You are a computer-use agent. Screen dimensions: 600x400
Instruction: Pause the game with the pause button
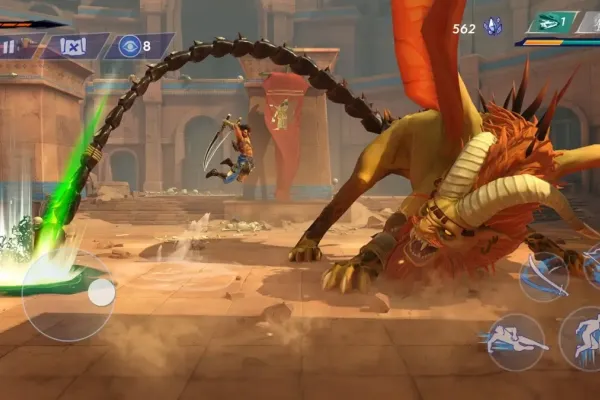point(10,47)
